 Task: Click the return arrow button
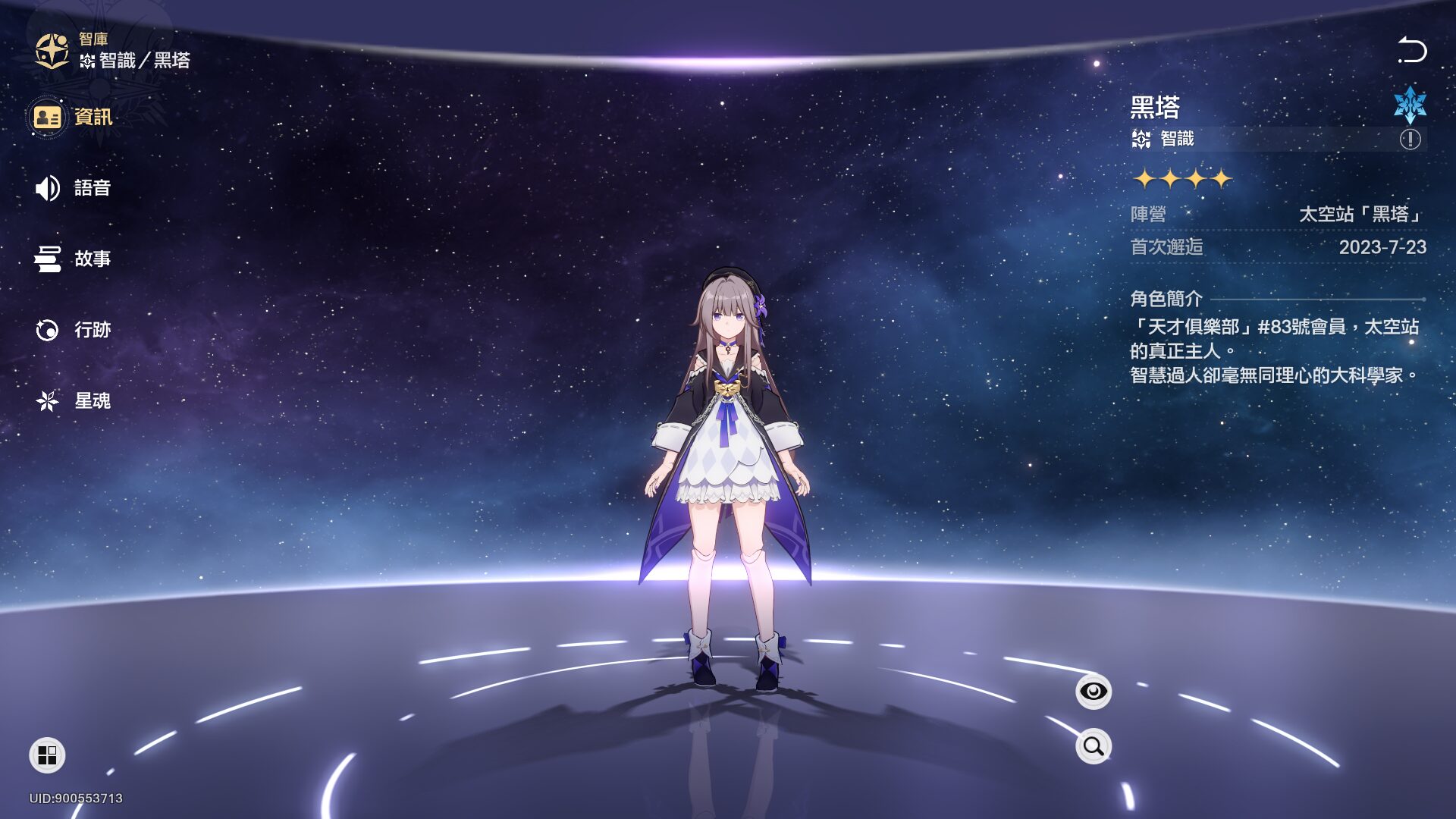(1411, 50)
